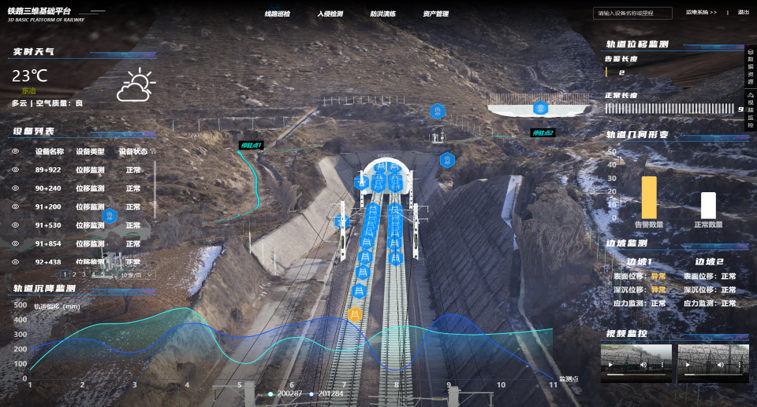Viewport: 757px width, 407px height.
Task: Toggle the 201284 series in chart legend
Action: point(326,394)
